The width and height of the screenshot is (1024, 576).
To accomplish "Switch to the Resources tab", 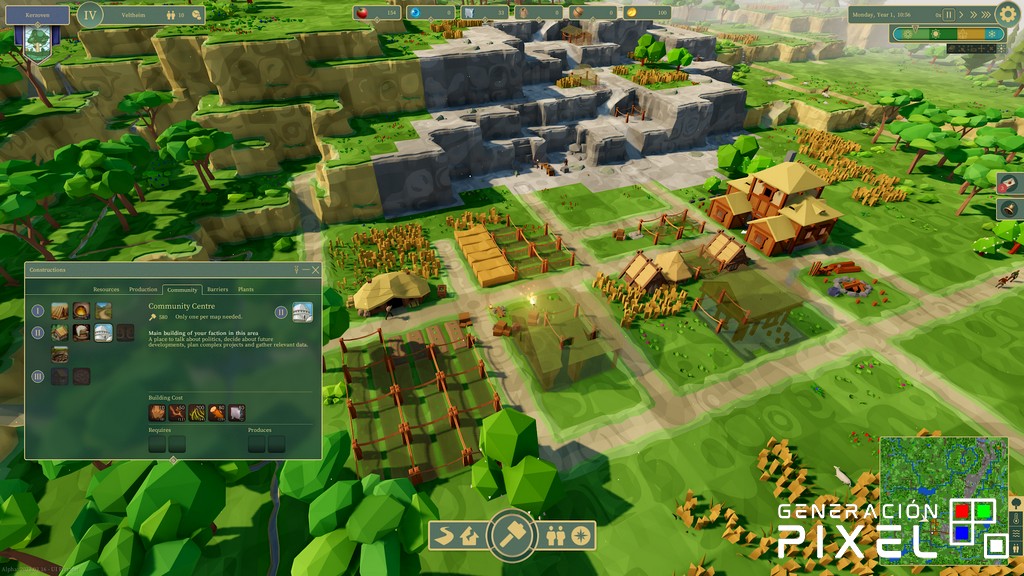I will point(106,289).
